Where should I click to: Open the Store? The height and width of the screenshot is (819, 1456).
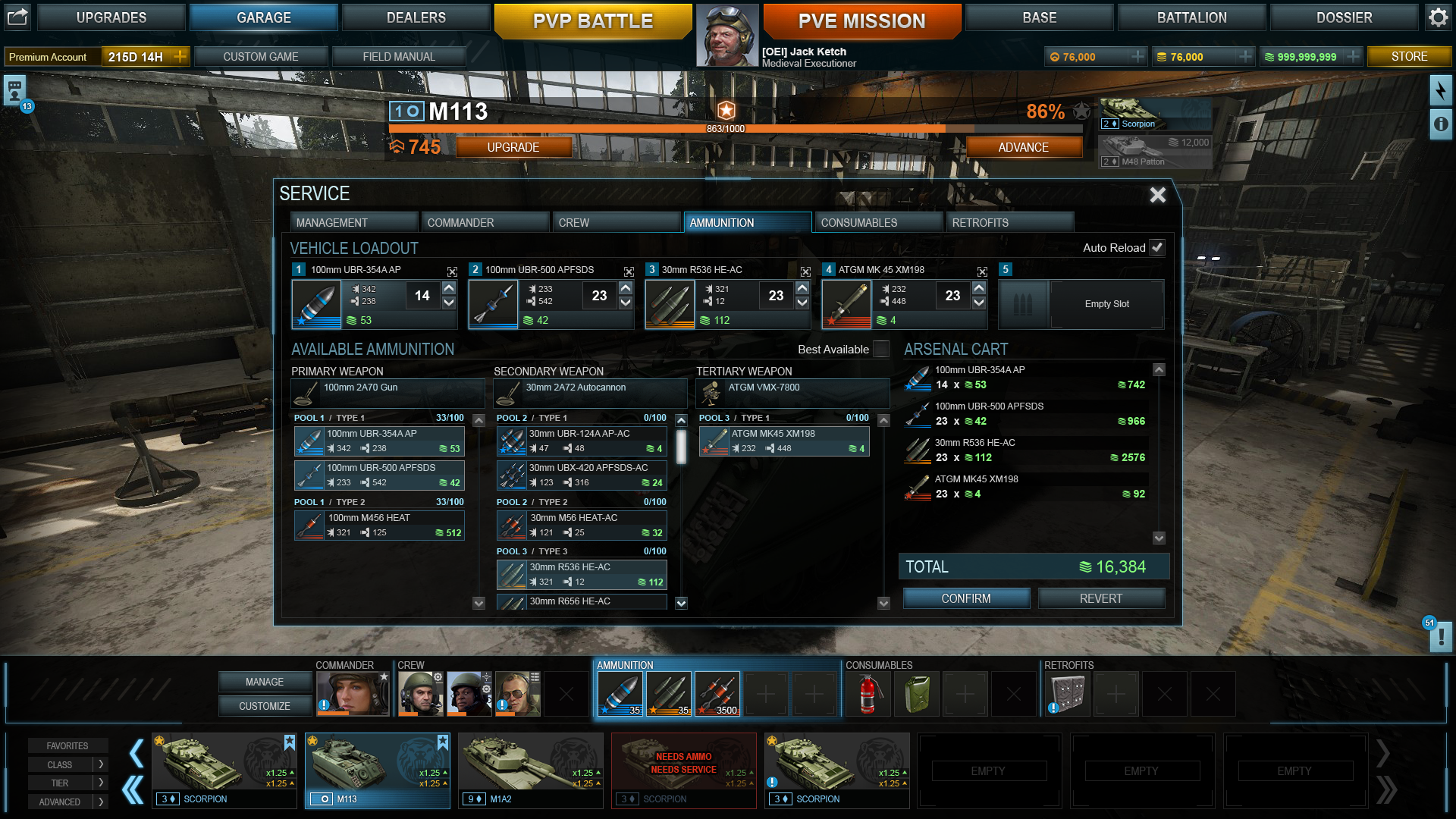pyautogui.click(x=1409, y=56)
